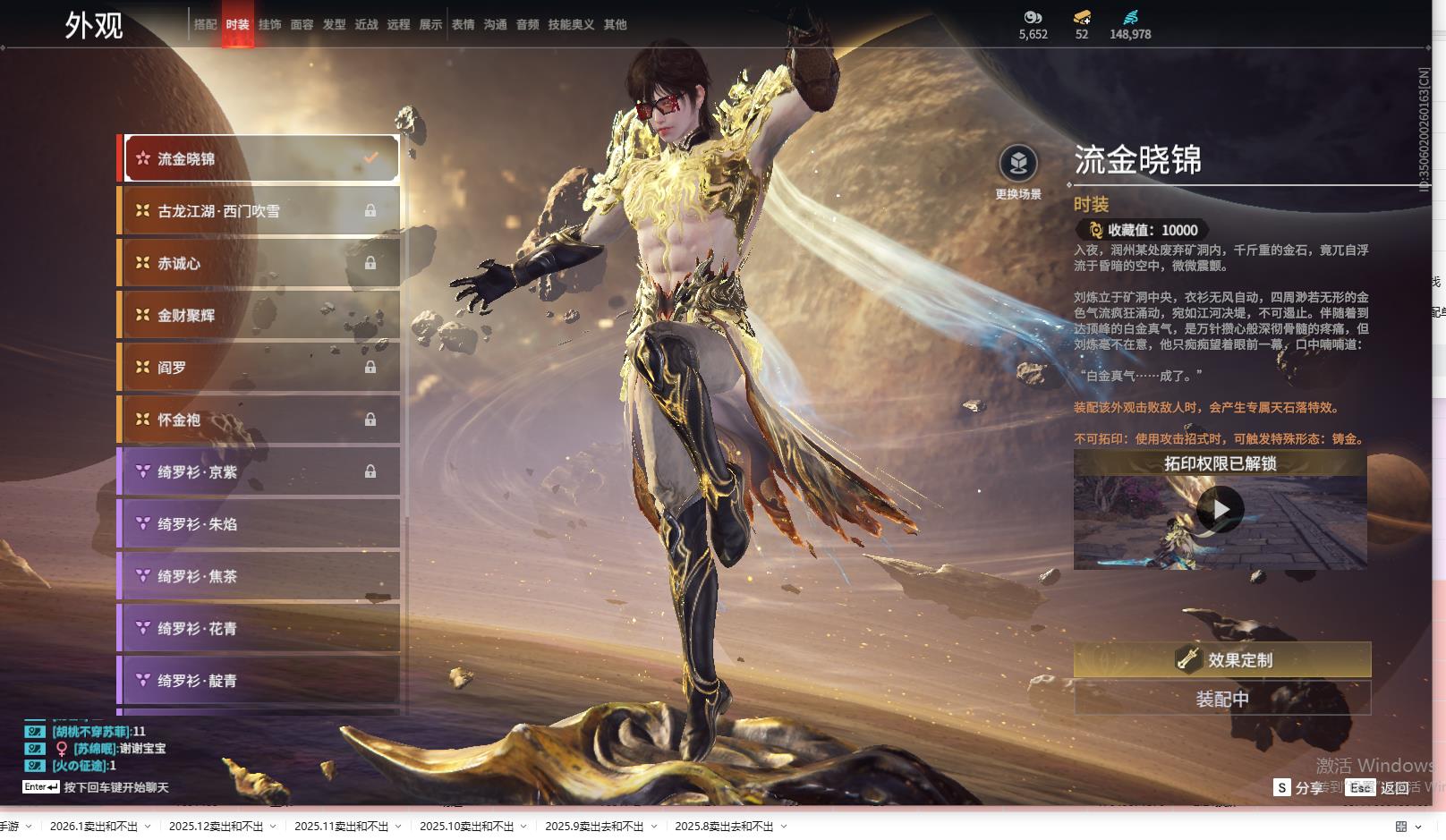This screenshot has height=840, width=1446.
Task: Select the 金财聚辉 outfit
Action: [x=259, y=315]
